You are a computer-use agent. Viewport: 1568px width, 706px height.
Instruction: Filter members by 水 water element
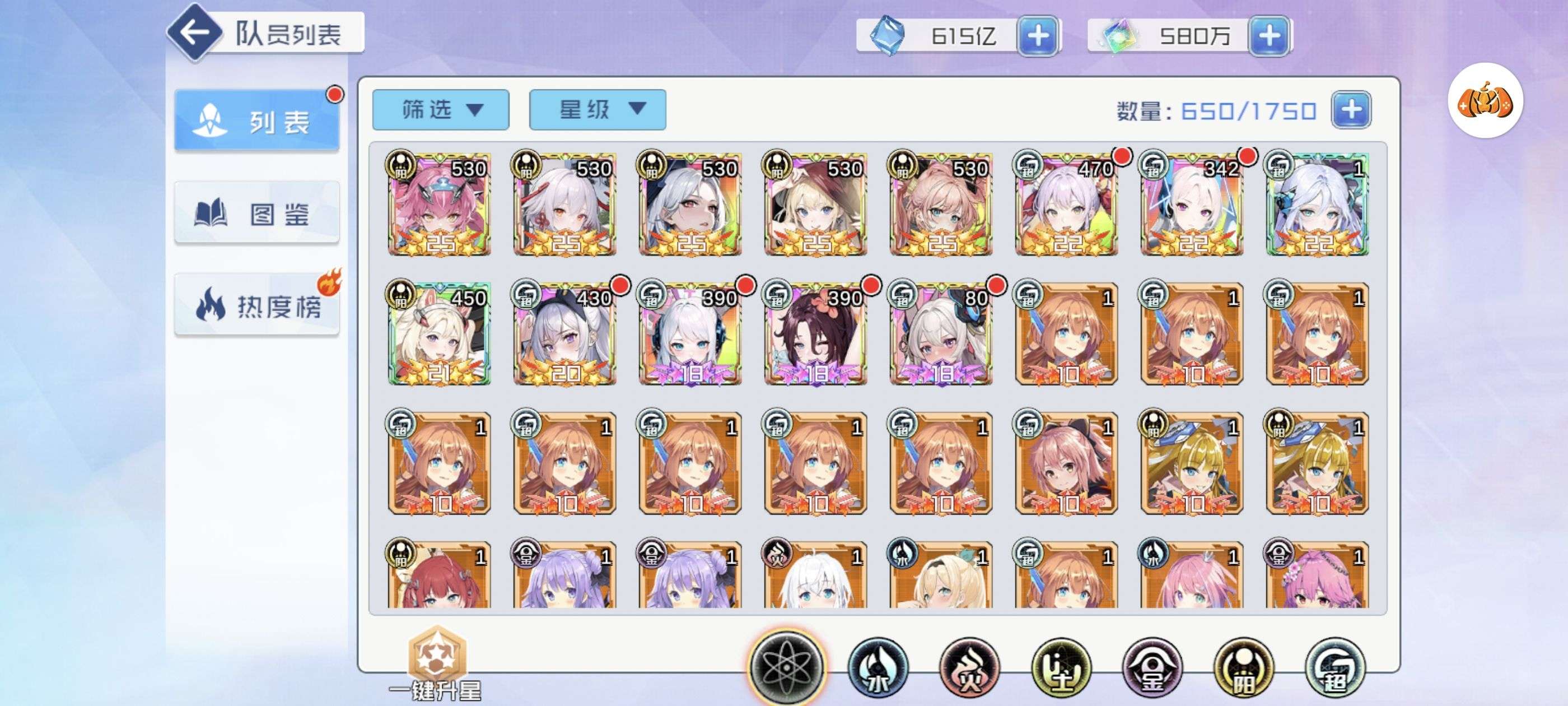click(877, 668)
